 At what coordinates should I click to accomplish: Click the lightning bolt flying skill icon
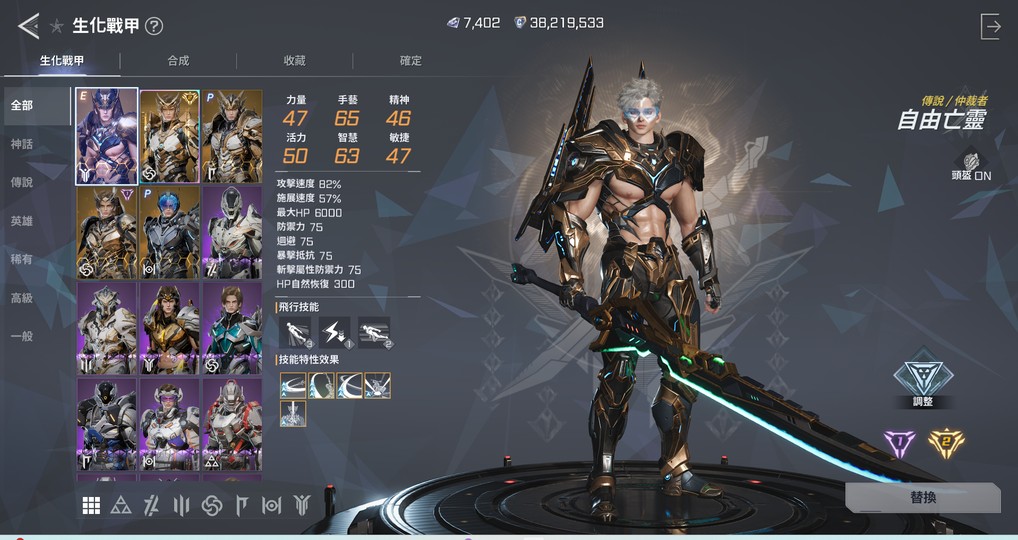tap(335, 331)
